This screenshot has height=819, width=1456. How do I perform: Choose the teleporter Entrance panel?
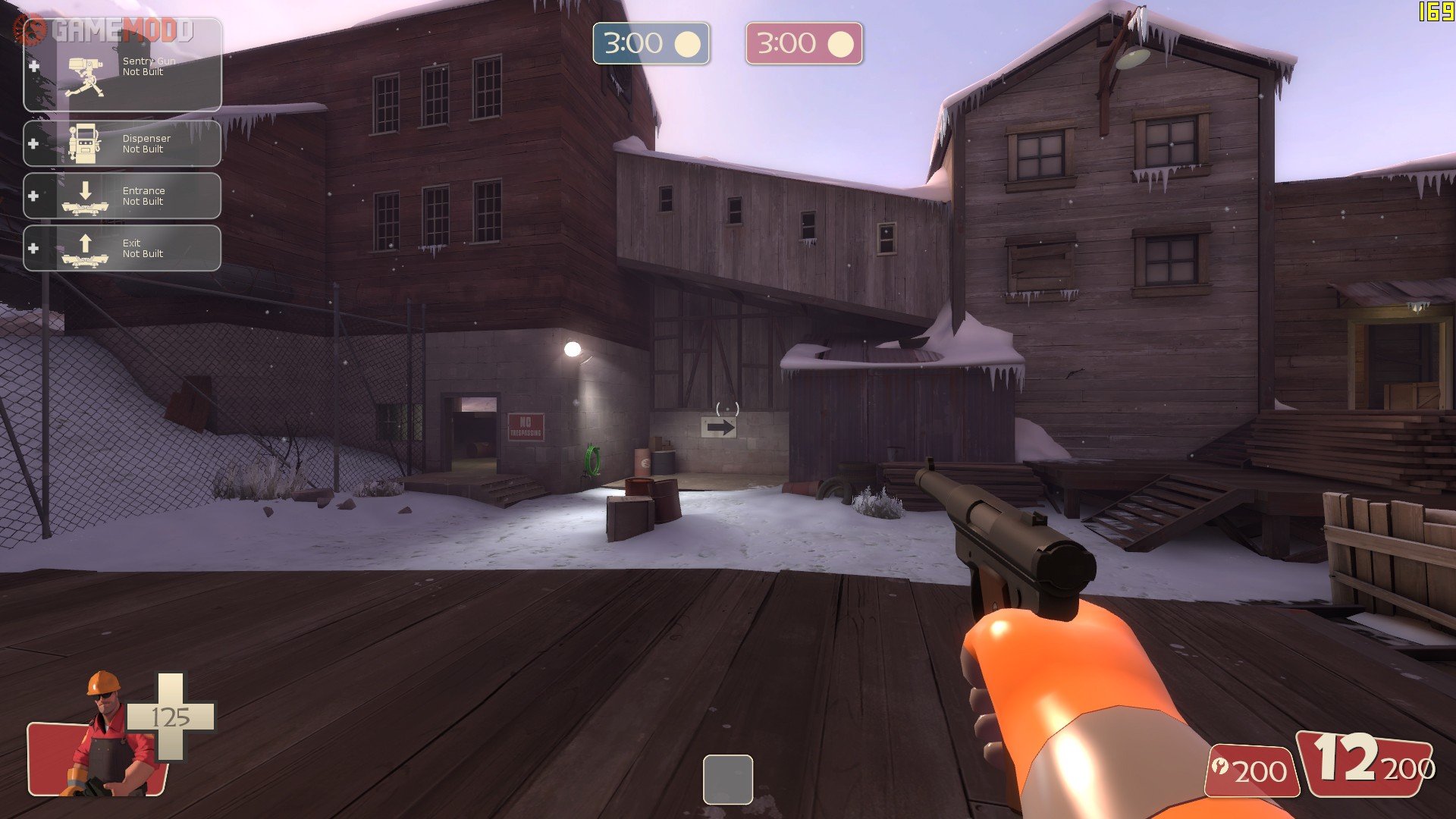click(123, 196)
